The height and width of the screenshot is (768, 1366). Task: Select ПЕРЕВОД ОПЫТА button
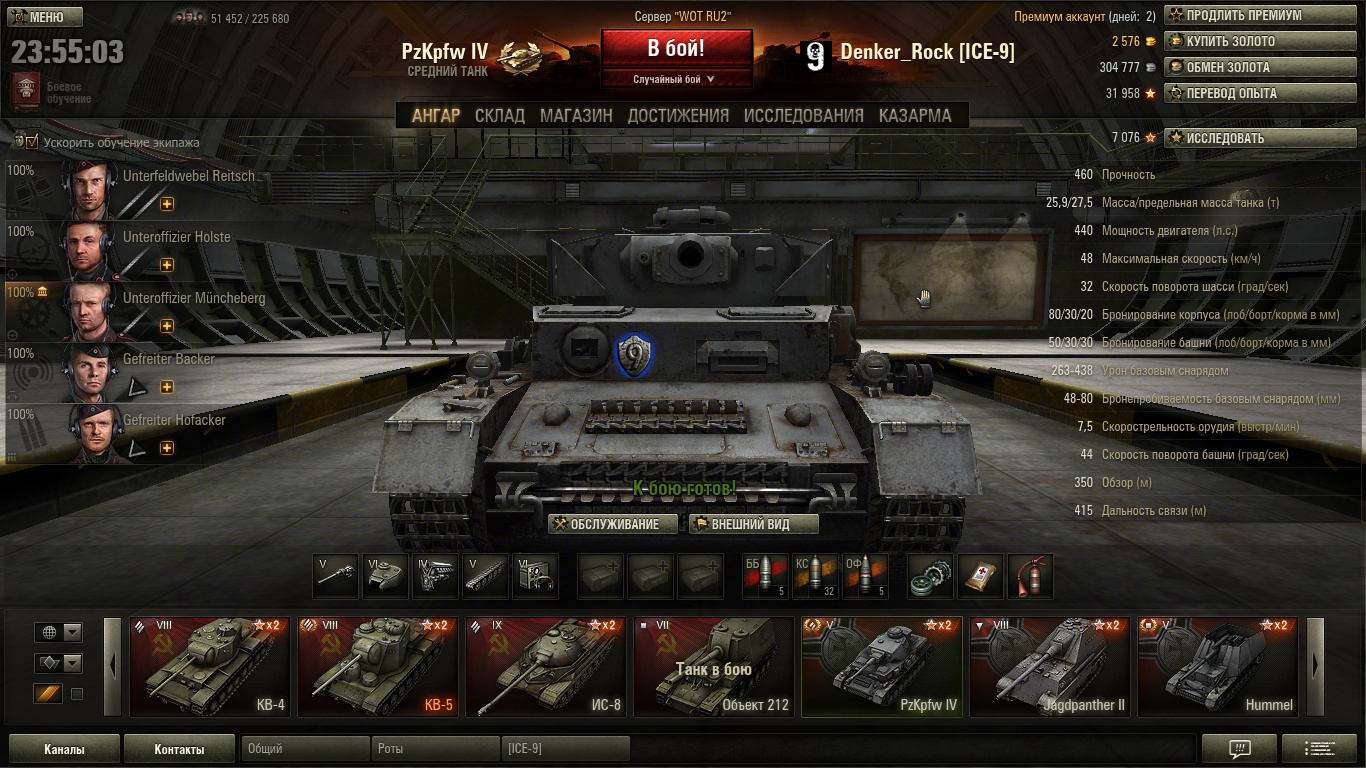[1244, 93]
